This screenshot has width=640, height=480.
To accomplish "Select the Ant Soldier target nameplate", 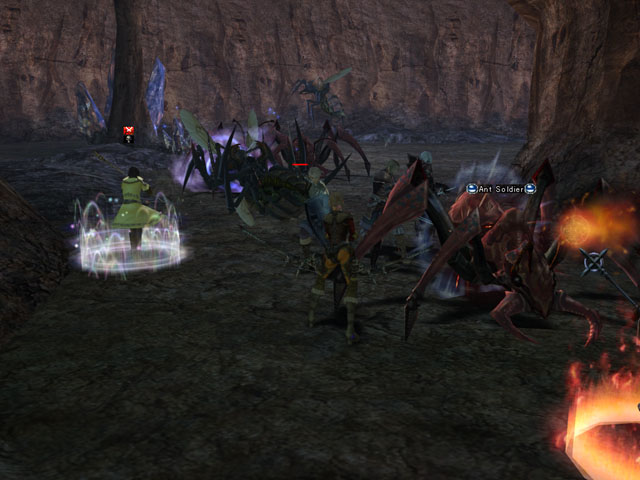I will click(x=501, y=188).
